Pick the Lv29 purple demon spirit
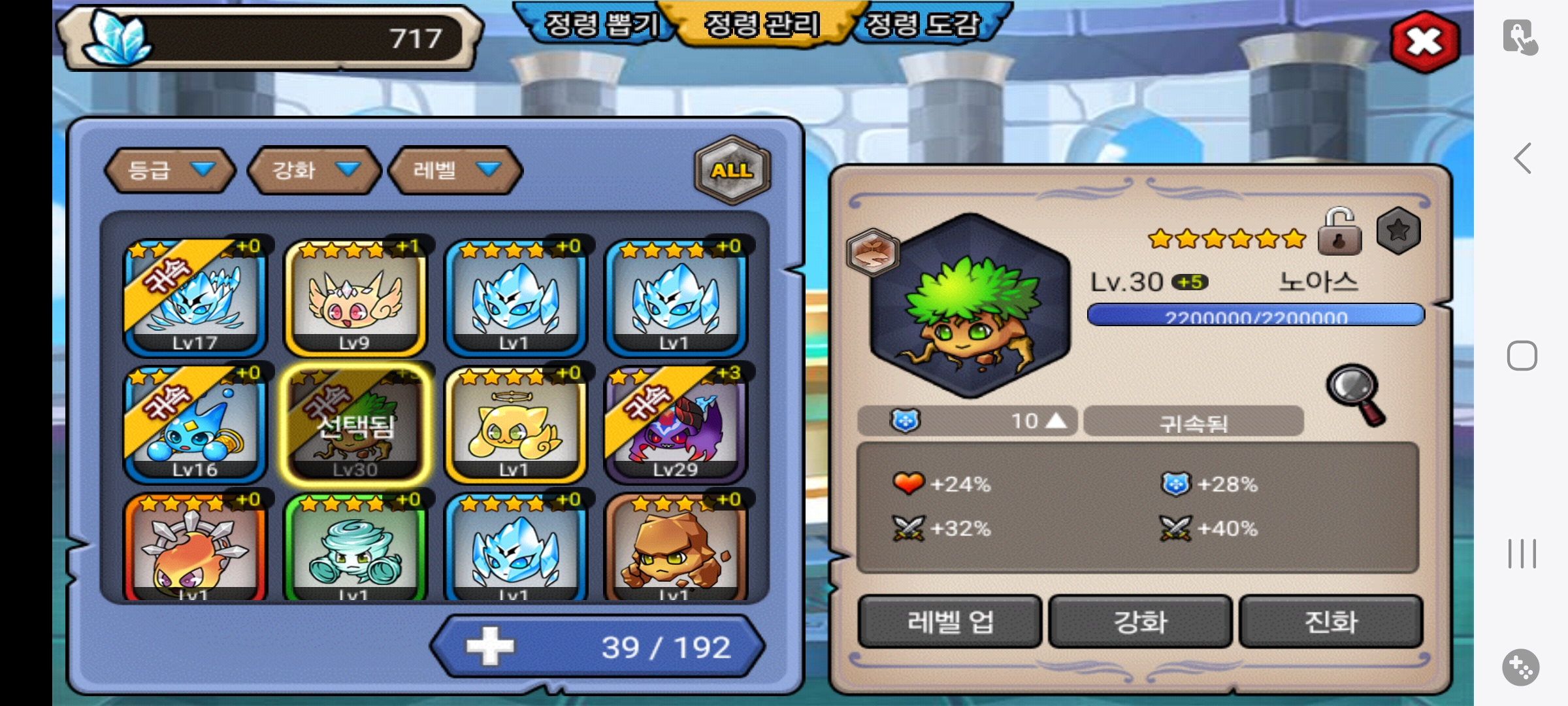1568x706 pixels. click(675, 424)
